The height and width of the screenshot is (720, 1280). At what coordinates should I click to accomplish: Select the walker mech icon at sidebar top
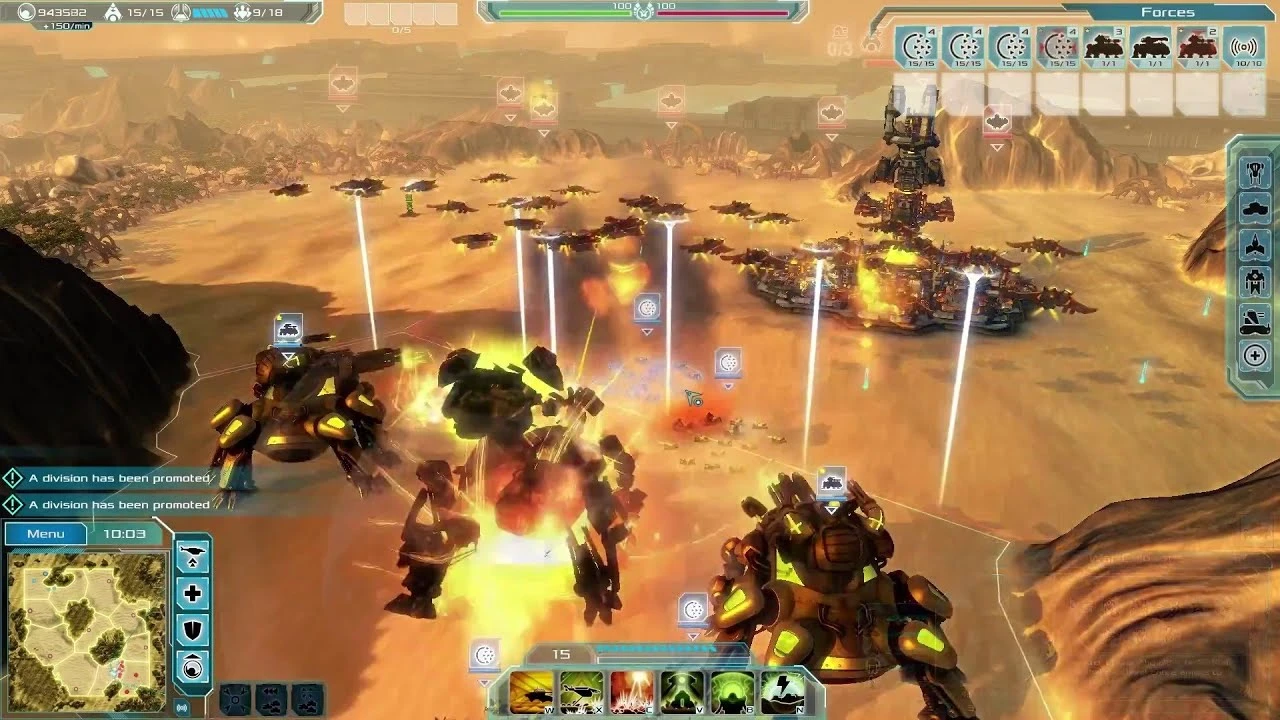1254,169
